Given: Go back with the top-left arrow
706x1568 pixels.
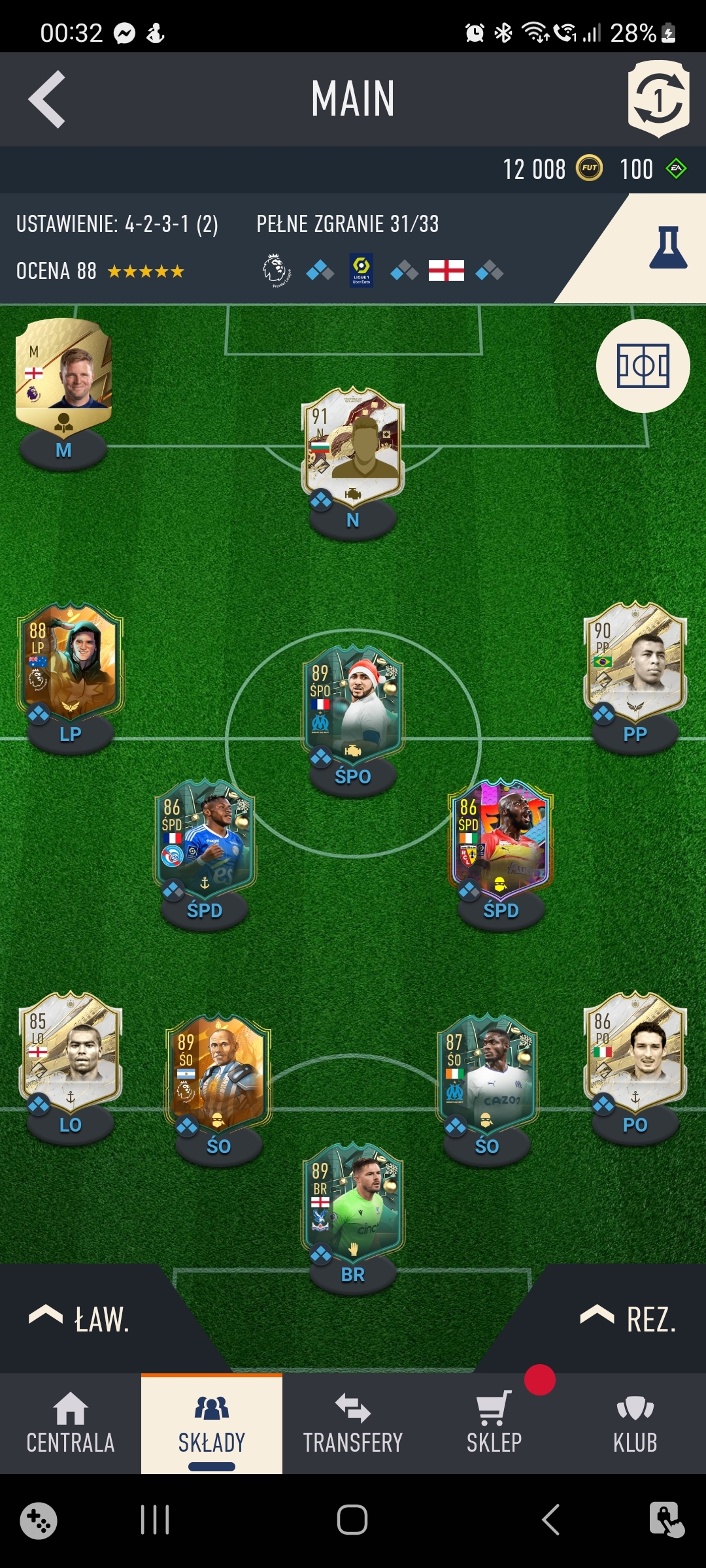Looking at the screenshot, I should pos(47,99).
